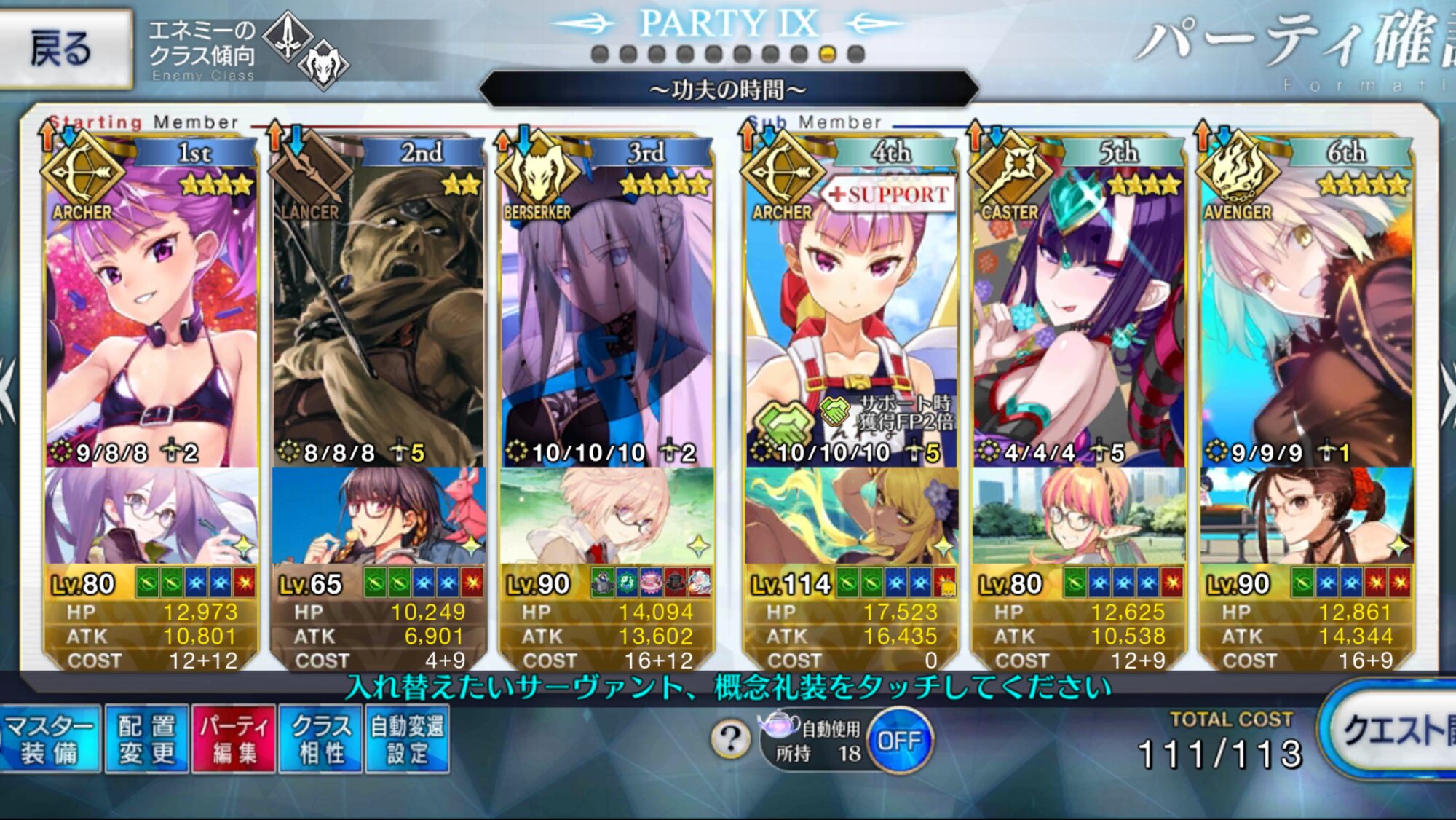Select the 1st slot Archer servant card
The image size is (1456, 820).
tap(151, 313)
